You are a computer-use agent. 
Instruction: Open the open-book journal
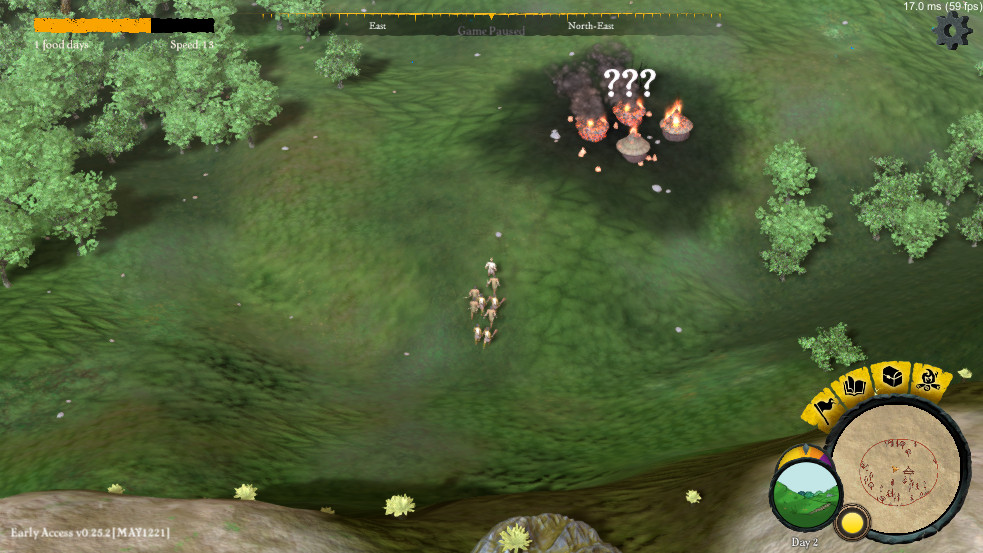tap(856, 385)
